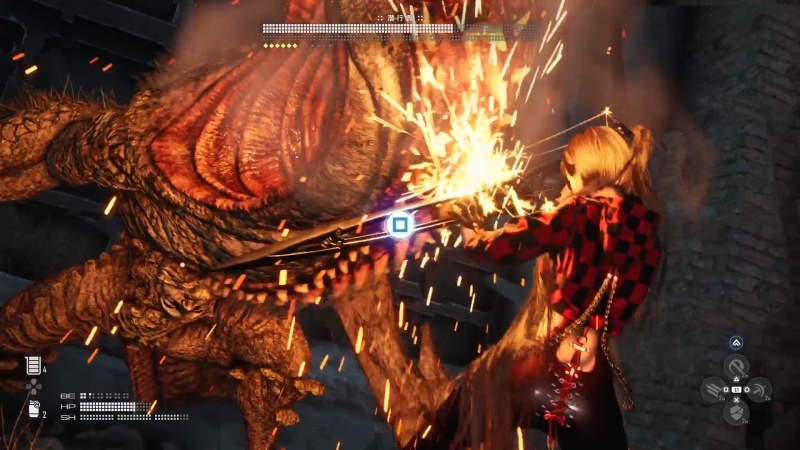Activate the top skill in the skill wheel
This screenshot has width=800, height=450.
click(736, 366)
